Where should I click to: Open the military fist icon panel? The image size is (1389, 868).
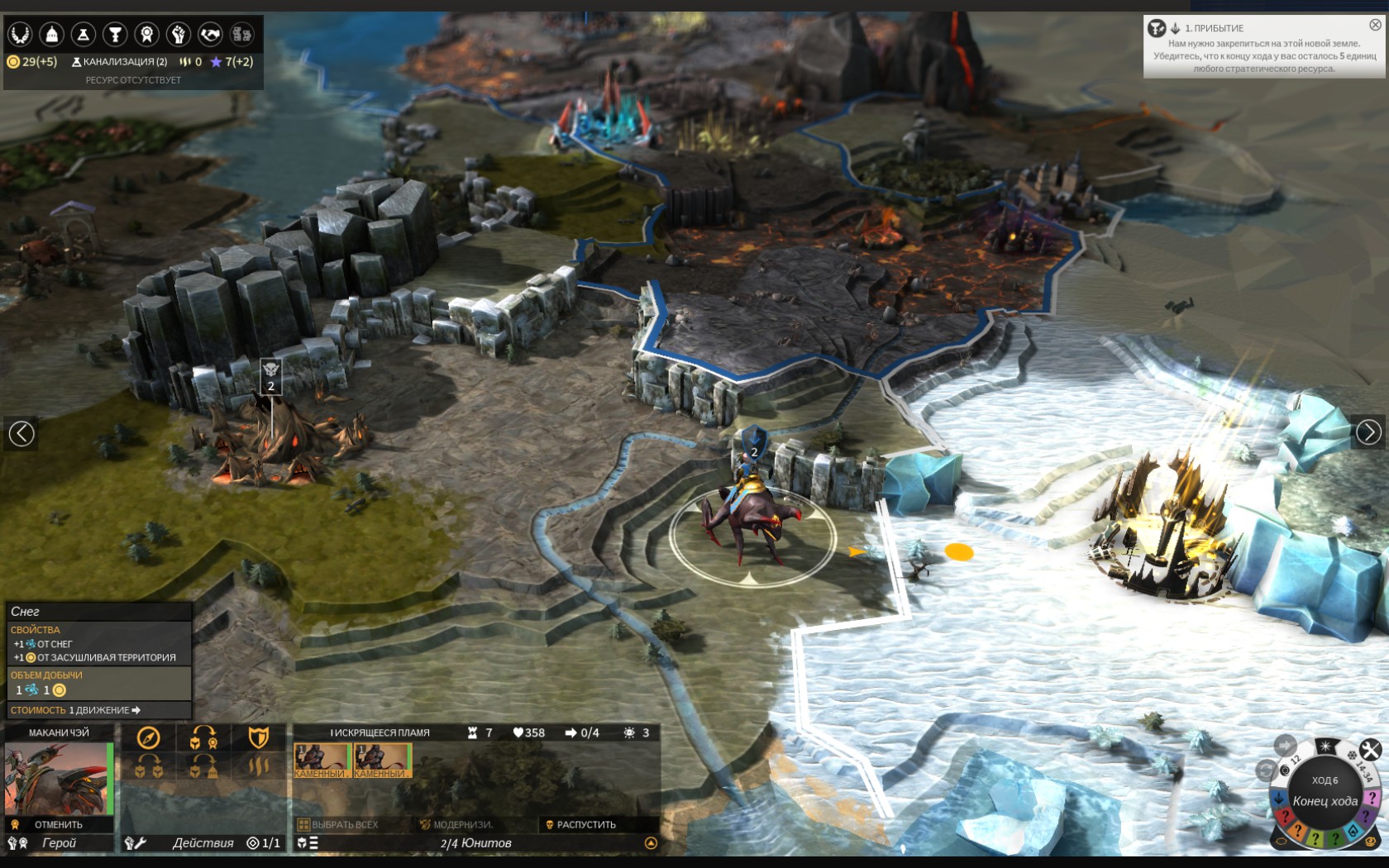[177, 35]
